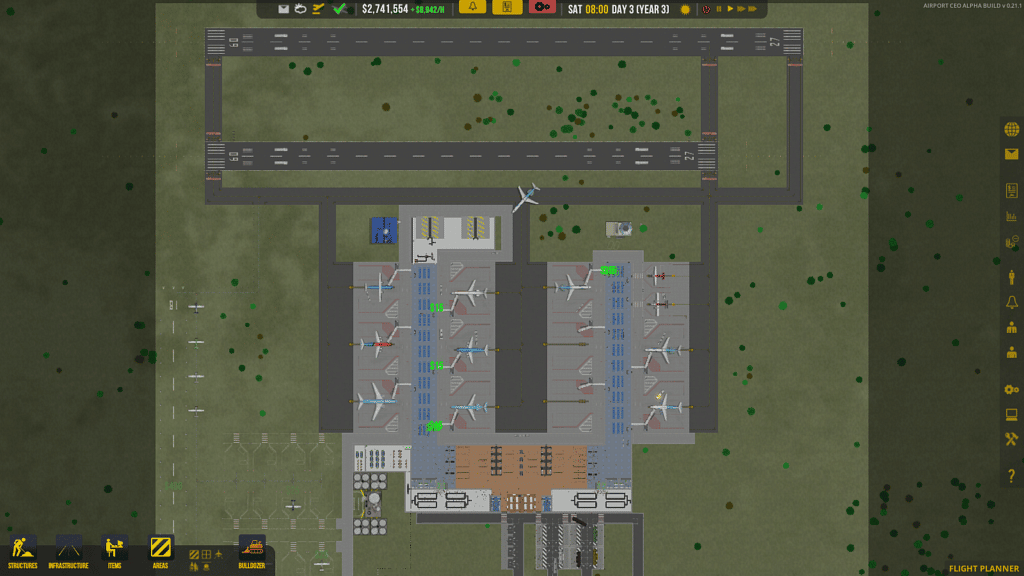Open the crossed tools panel in sidebar
1024x576 pixels.
[1011, 439]
